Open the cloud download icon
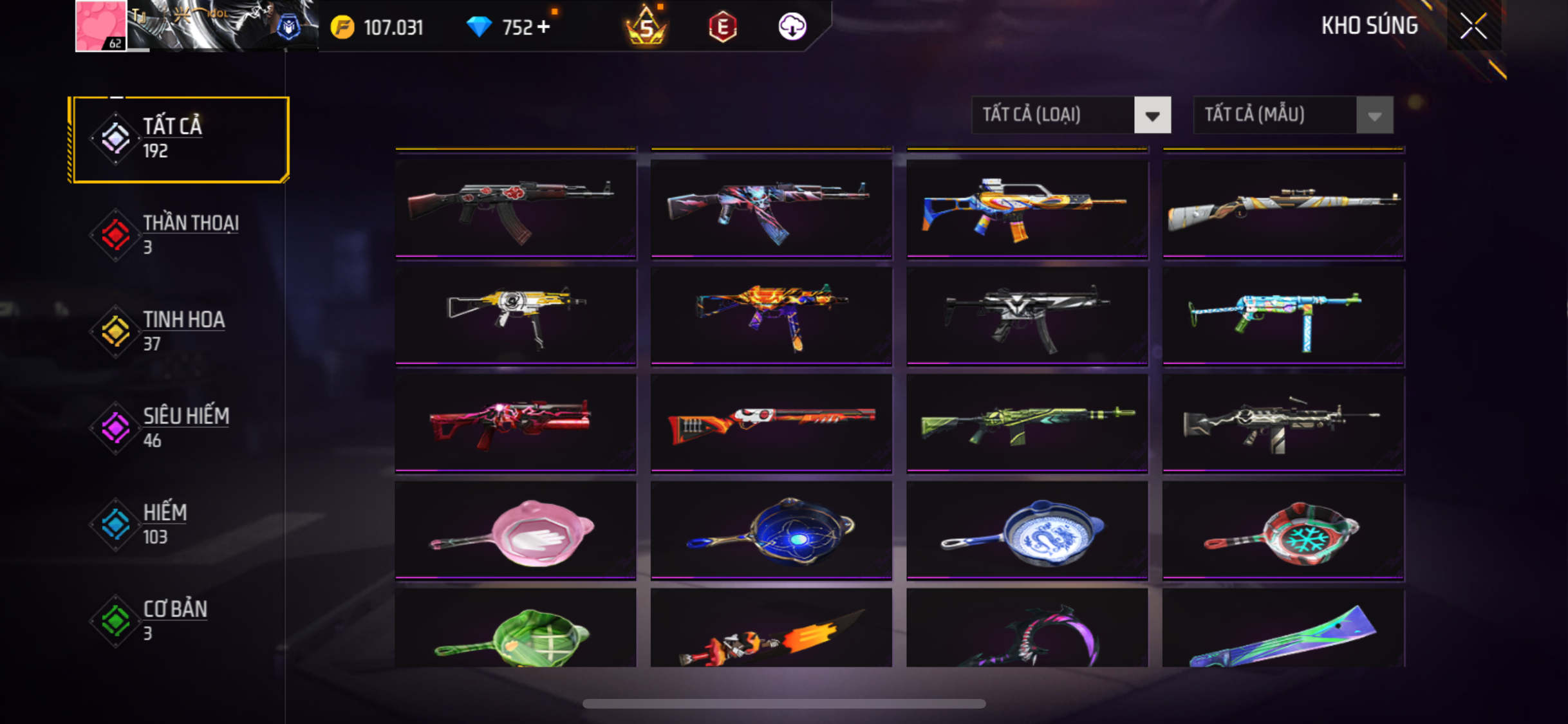Screen dimensions: 1568x724 click(792, 27)
